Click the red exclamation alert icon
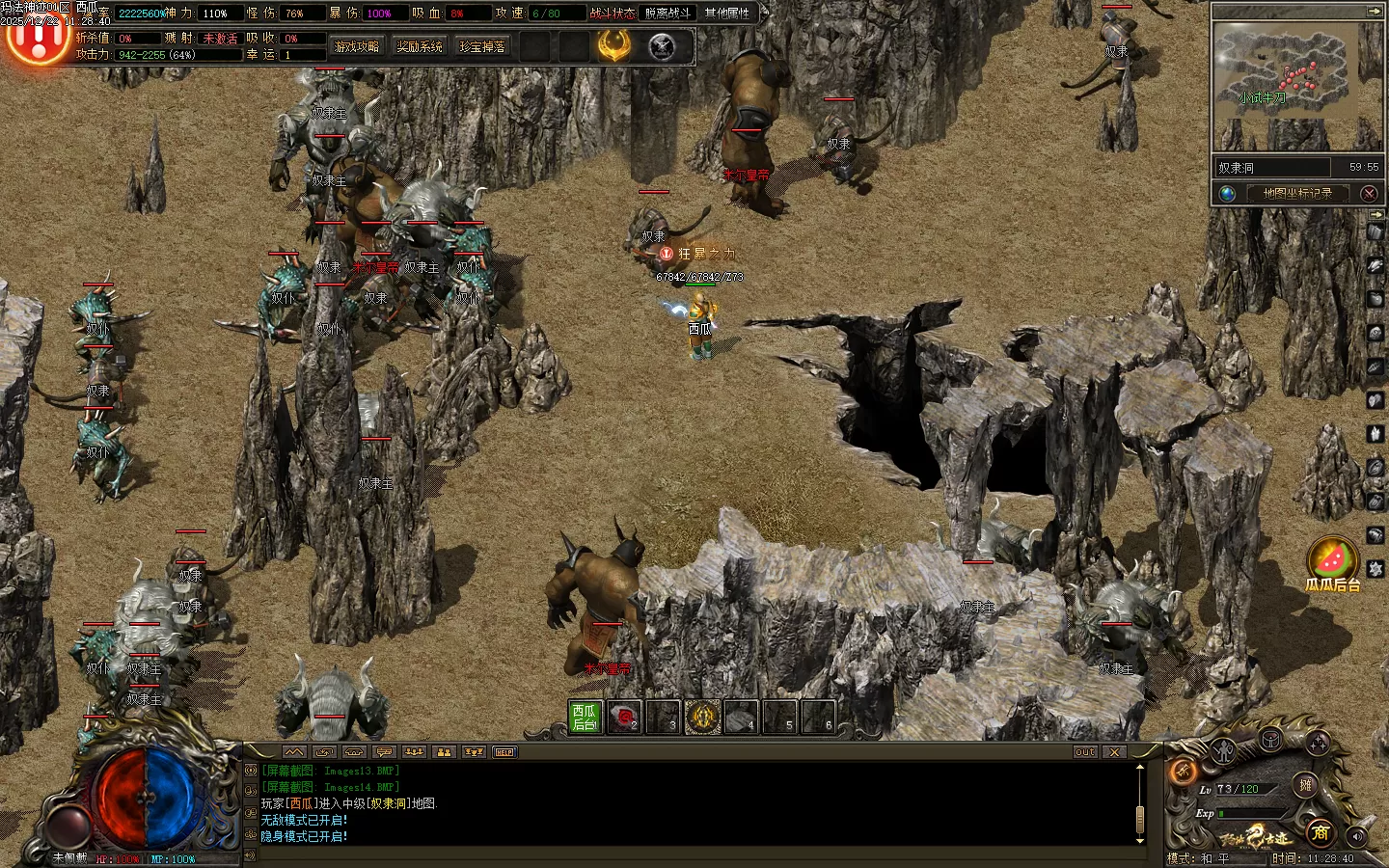The height and width of the screenshot is (868, 1389). 37,39
